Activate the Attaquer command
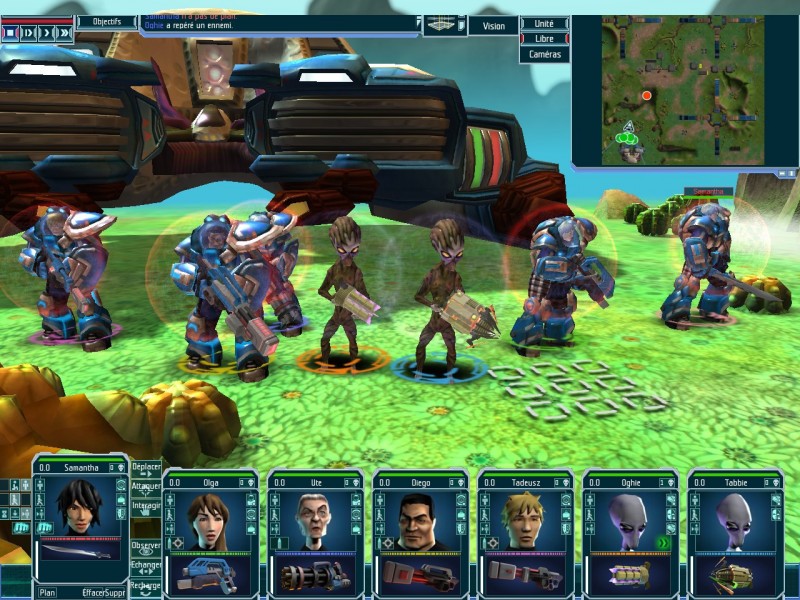 tap(146, 488)
